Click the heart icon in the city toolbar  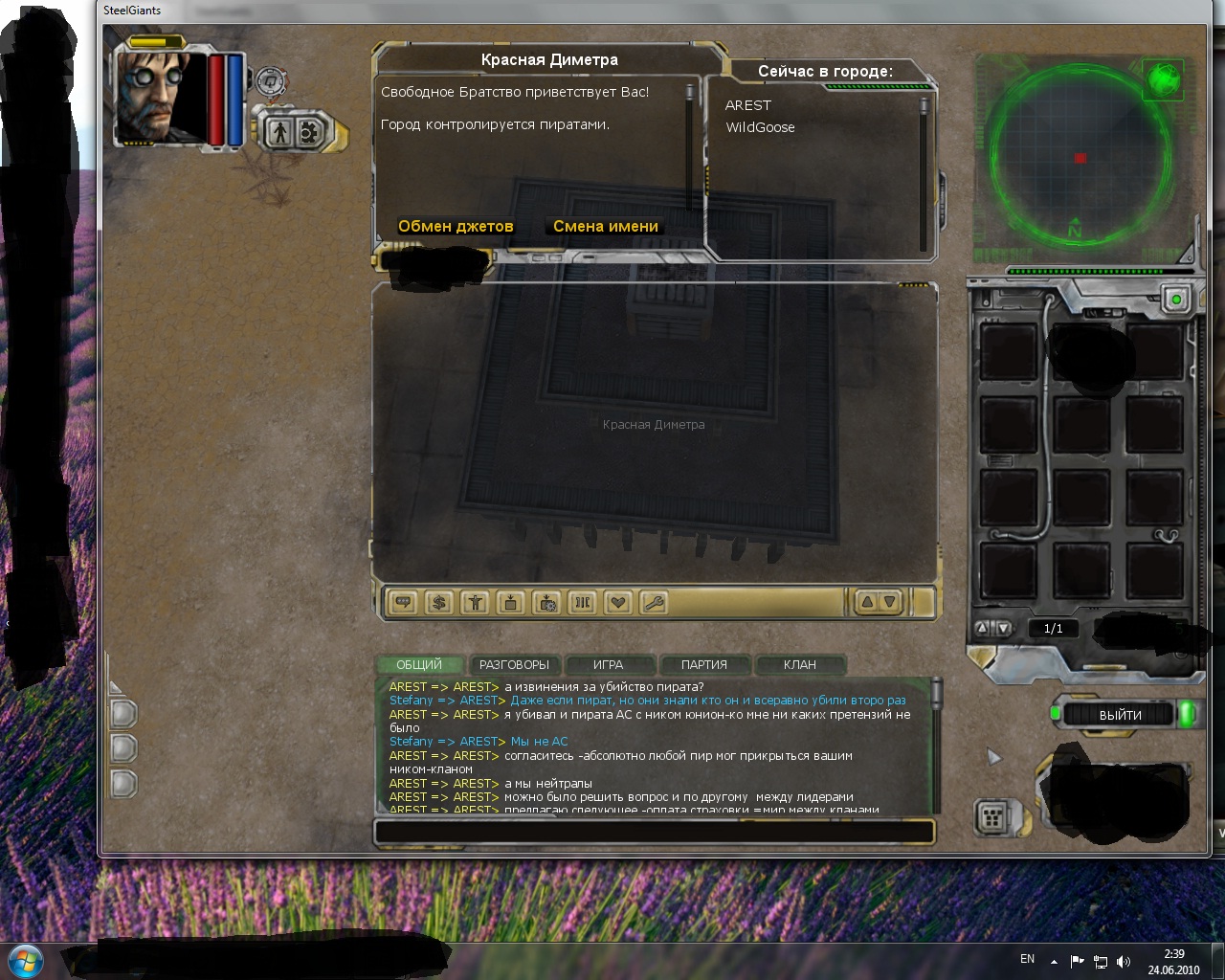point(618,602)
